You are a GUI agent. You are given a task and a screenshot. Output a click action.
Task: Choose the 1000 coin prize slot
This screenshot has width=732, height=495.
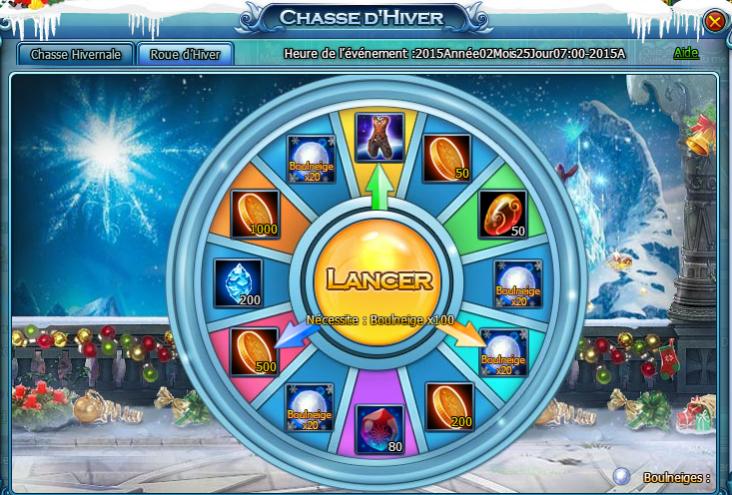[x=254, y=215]
